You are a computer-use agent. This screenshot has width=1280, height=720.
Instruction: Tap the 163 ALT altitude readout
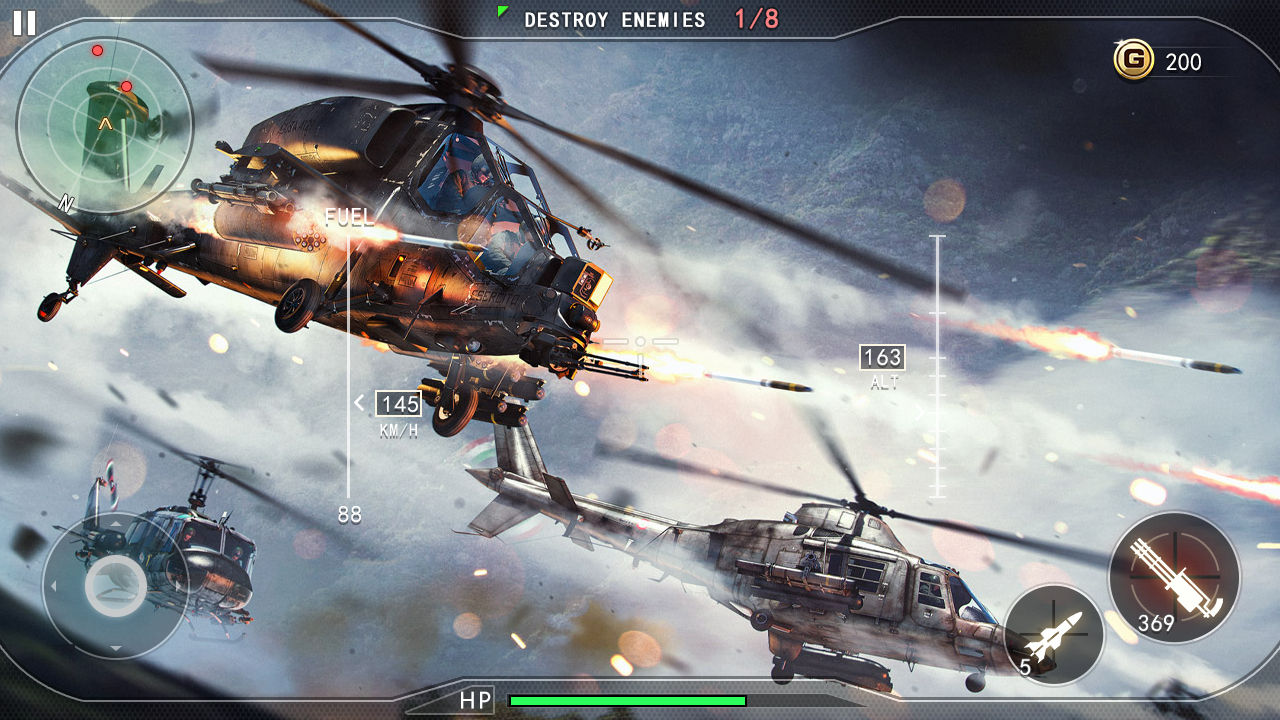pos(884,356)
